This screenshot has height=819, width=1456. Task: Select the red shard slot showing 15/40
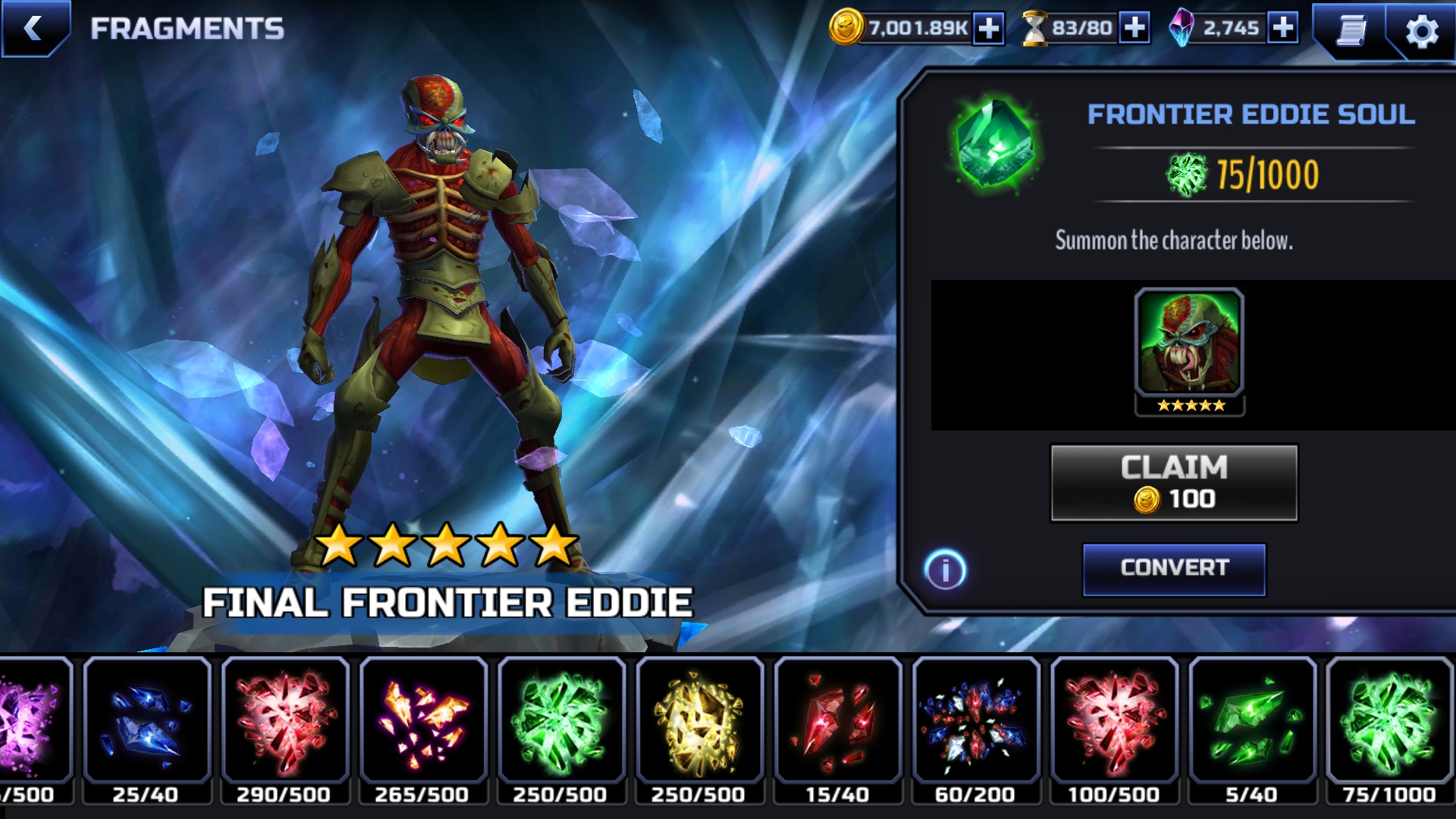[837, 728]
